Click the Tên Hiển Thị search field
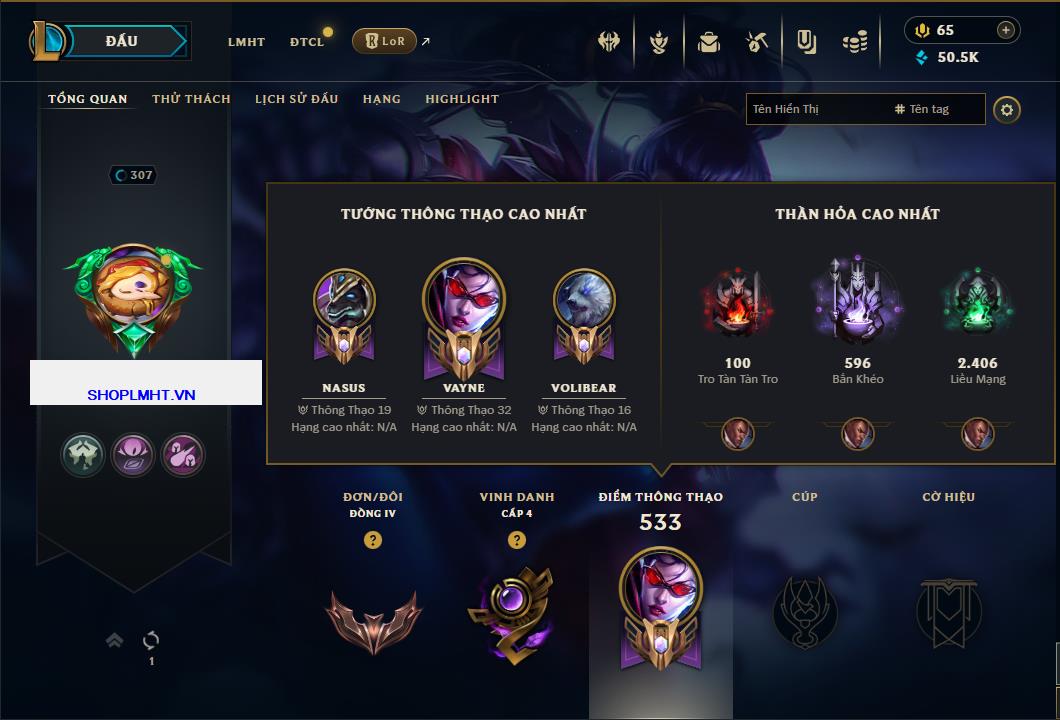This screenshot has width=1060, height=720. [815, 109]
